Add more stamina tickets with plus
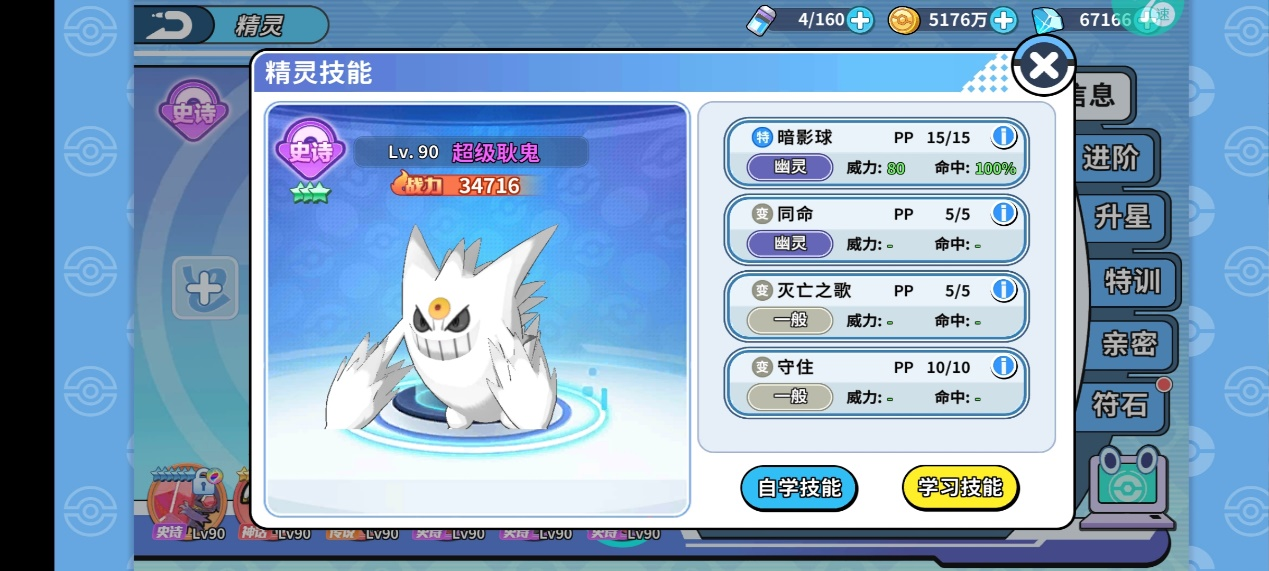This screenshot has height=571, width=1269. (860, 20)
